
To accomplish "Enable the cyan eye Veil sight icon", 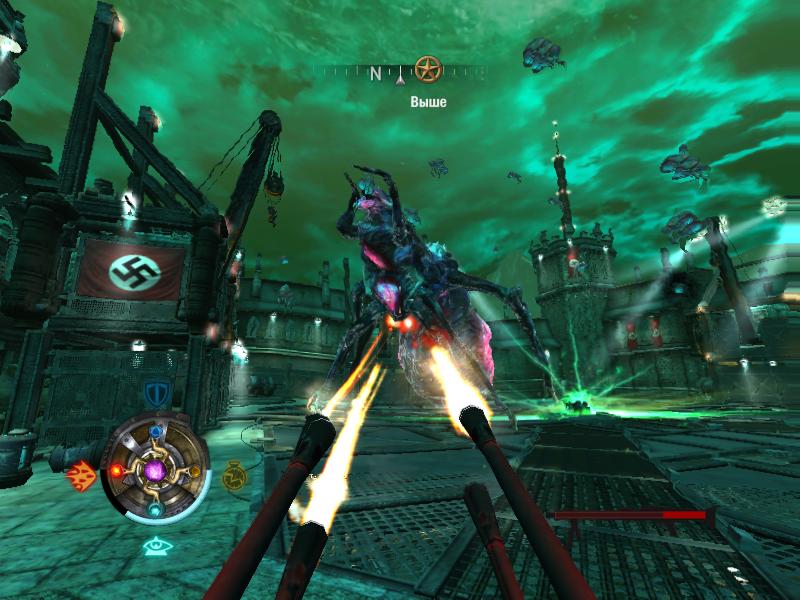I will (x=155, y=545).
